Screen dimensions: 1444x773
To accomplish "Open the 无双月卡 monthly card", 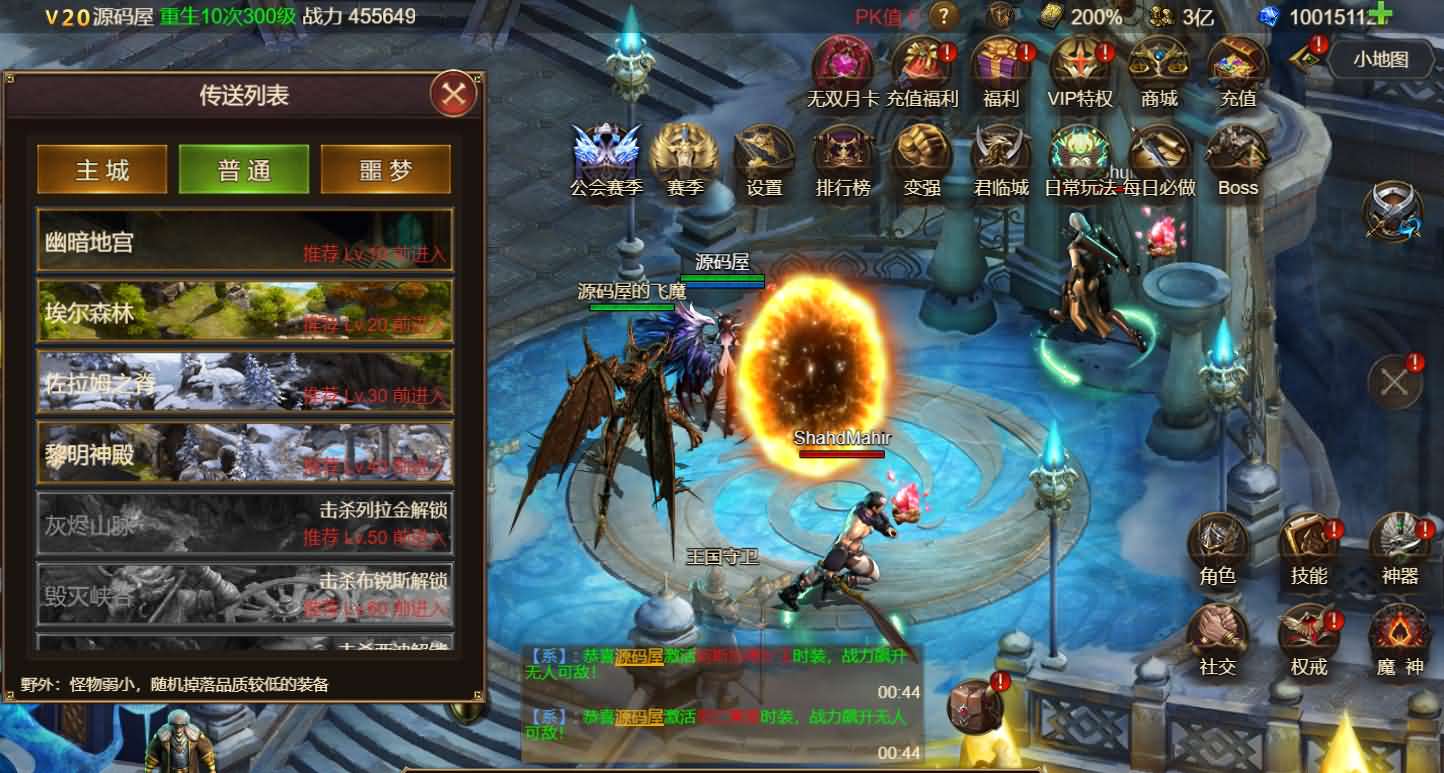I will [x=842, y=68].
